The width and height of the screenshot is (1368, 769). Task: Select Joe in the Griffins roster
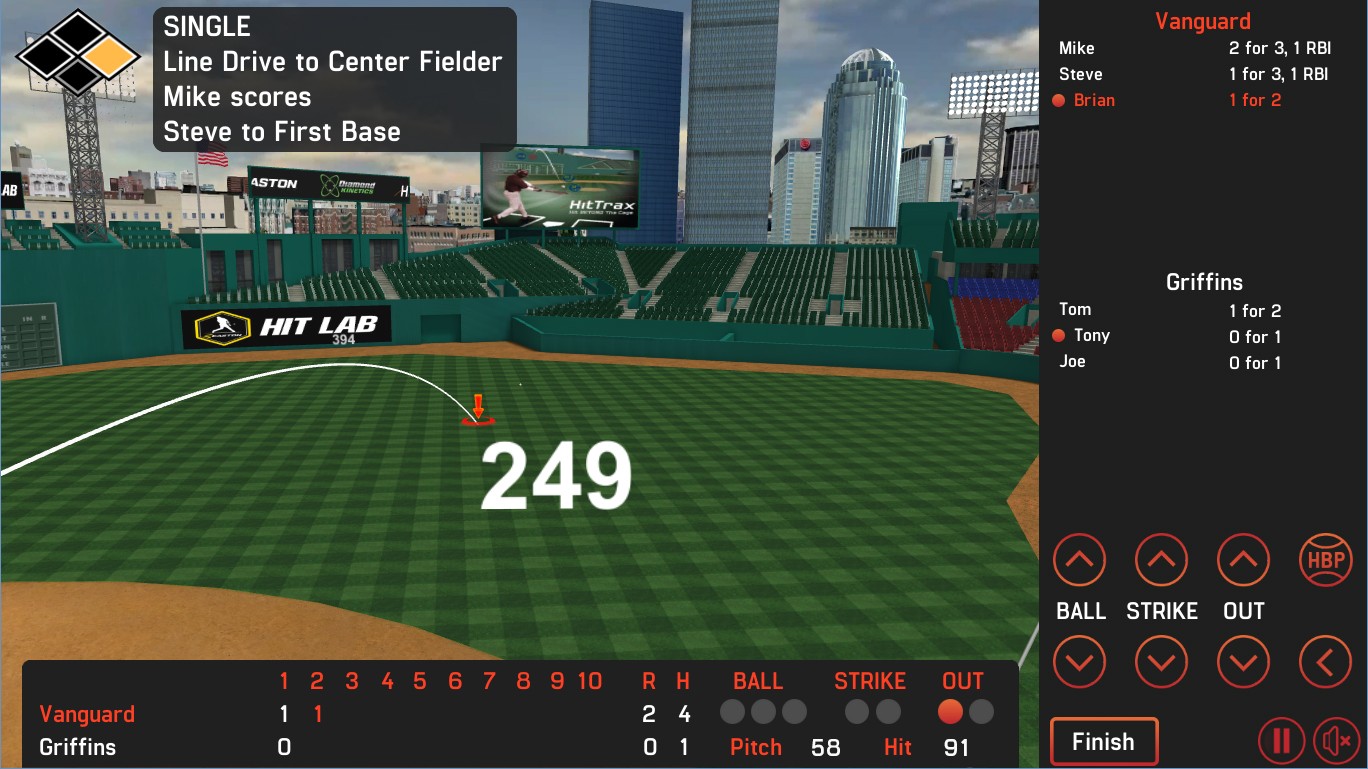tap(1072, 362)
